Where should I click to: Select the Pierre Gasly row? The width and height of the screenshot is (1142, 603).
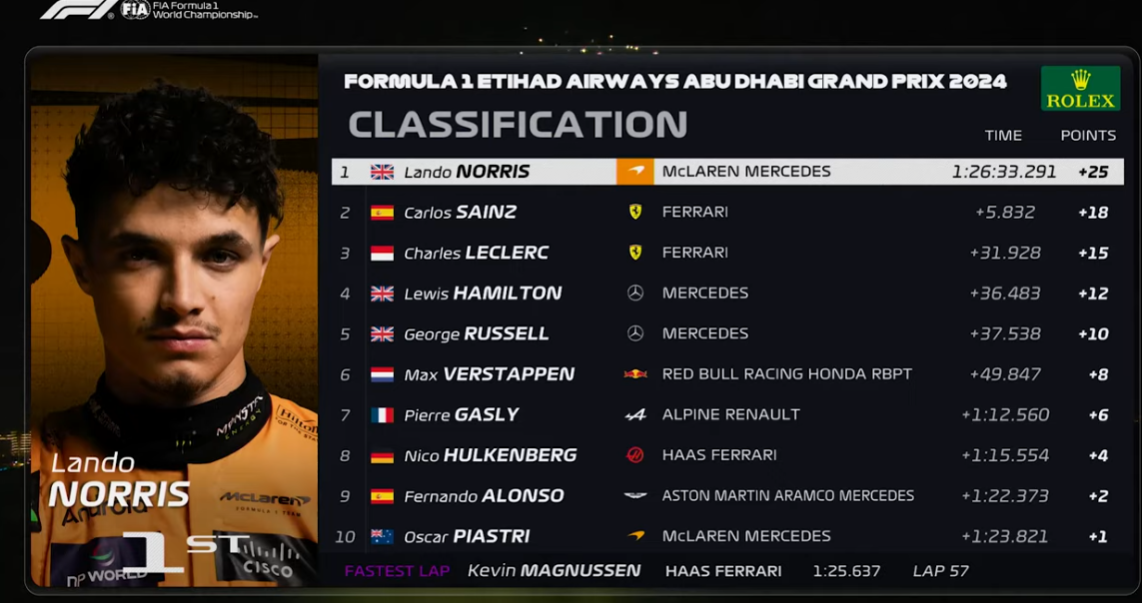pyautogui.click(x=727, y=415)
